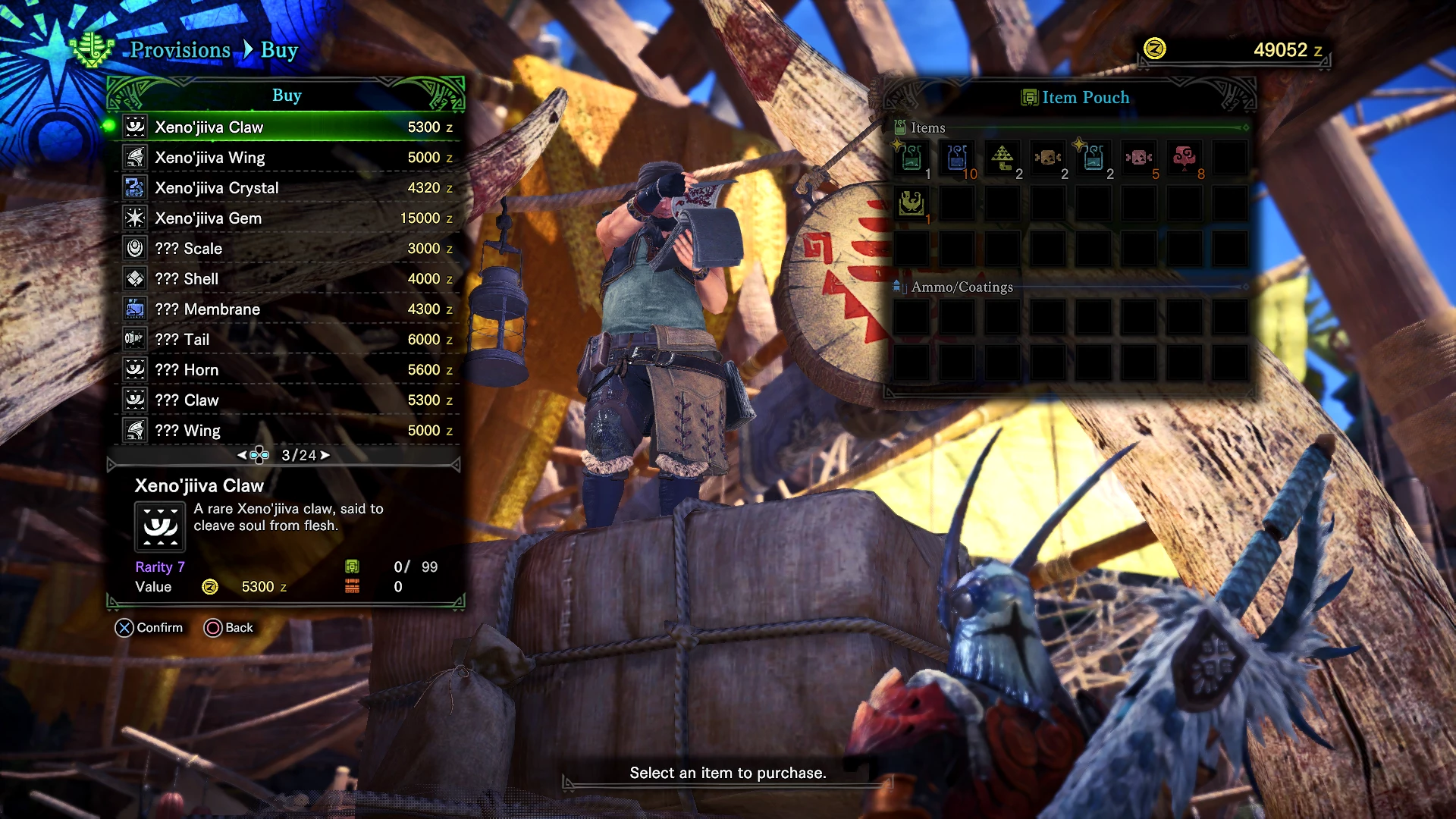
Task: Click the Item Pouch header icon
Action: pos(1029,97)
